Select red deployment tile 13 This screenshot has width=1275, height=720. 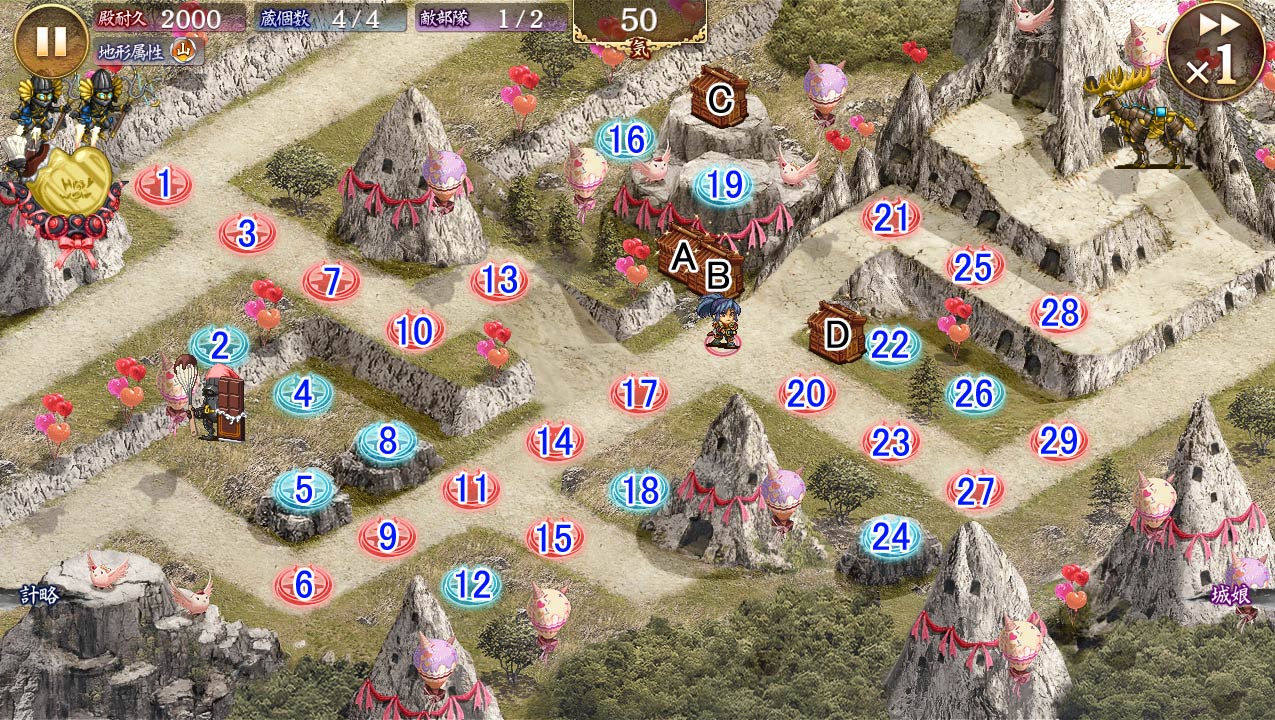[499, 282]
